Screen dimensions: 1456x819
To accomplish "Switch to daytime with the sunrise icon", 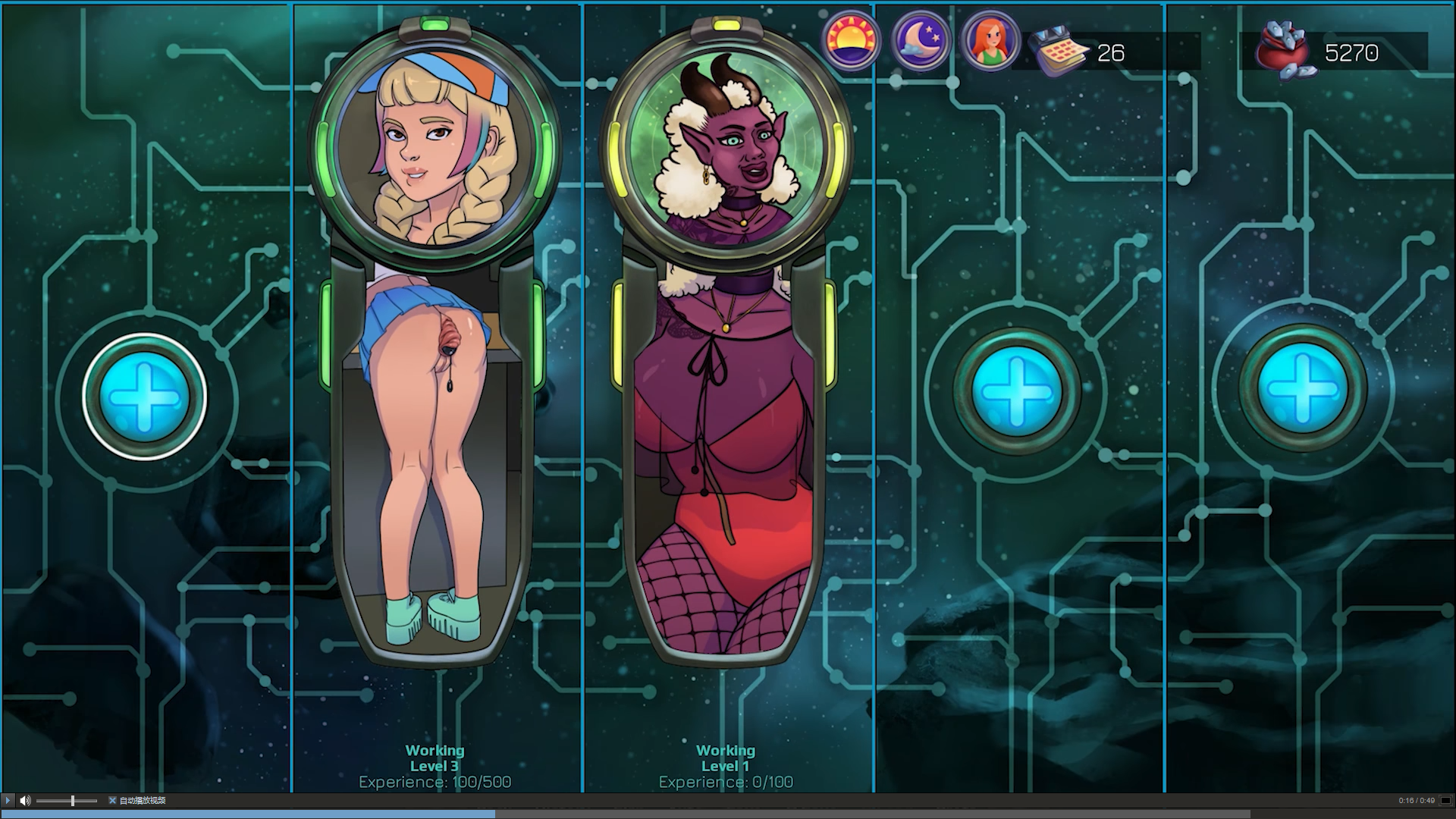I will click(x=851, y=40).
